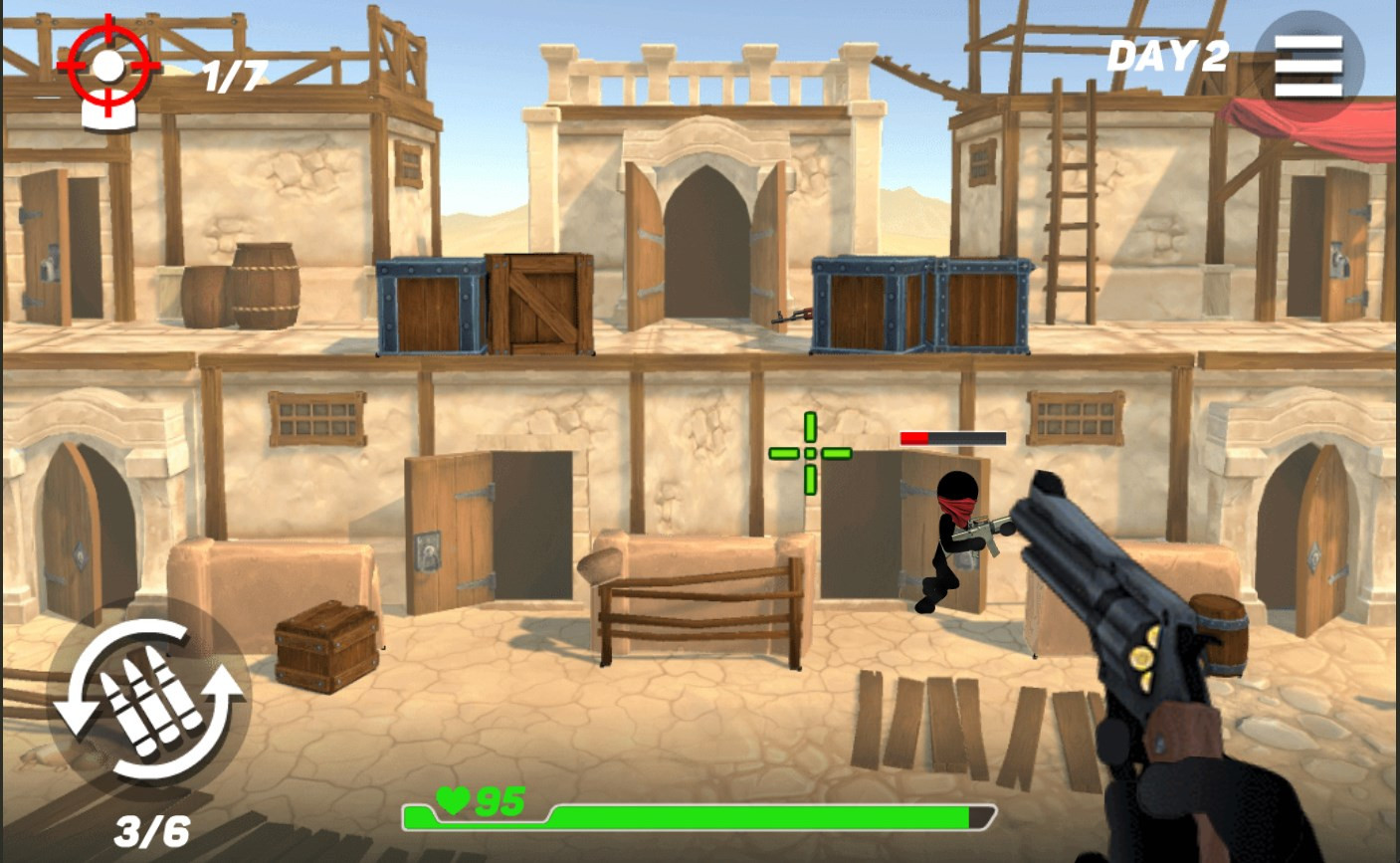
Task: Open the hamburger pause menu
Action: coord(1308,66)
